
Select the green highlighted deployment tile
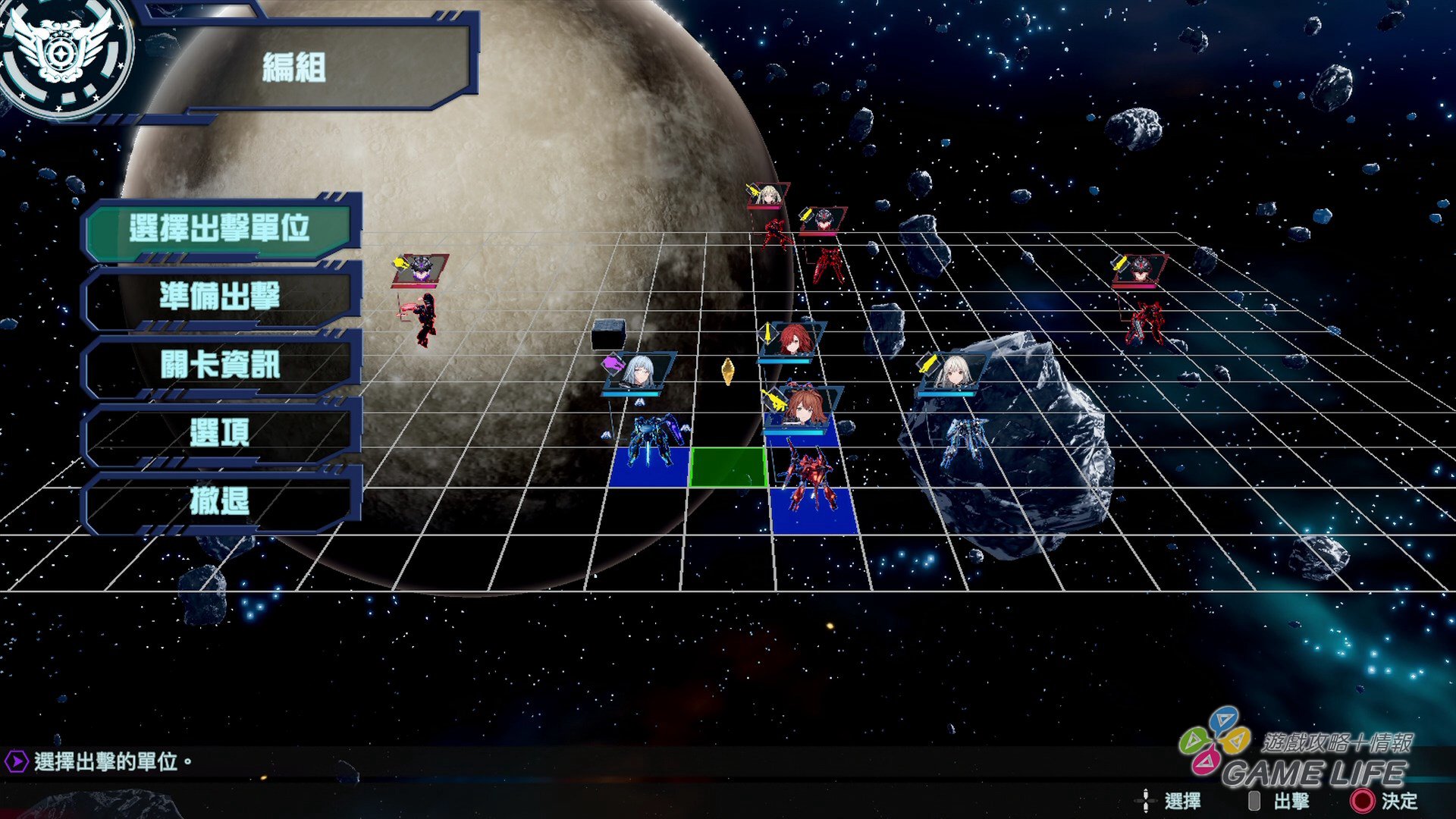coord(728,466)
